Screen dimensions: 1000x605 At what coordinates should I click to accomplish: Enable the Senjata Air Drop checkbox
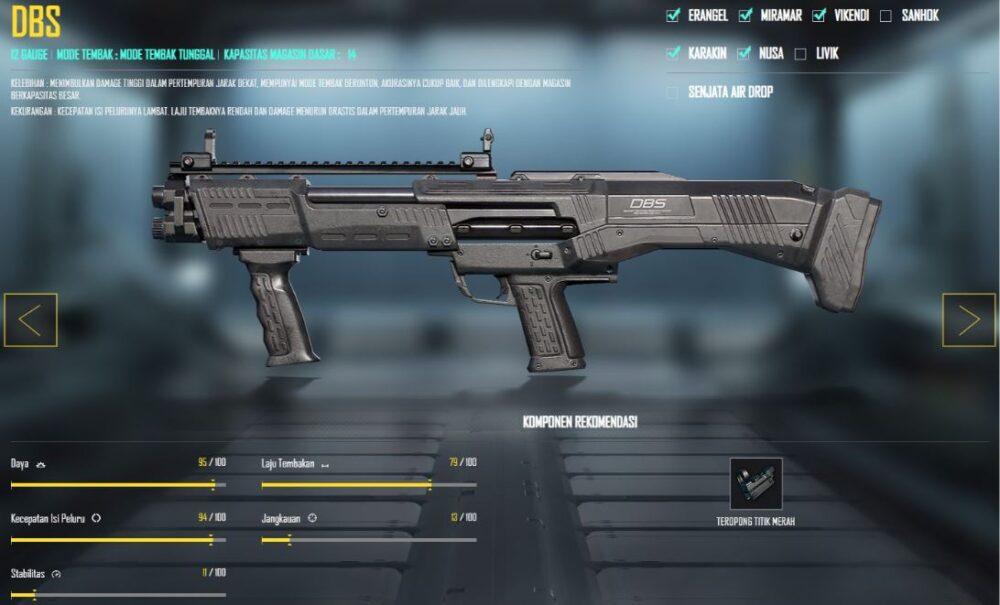pos(673,92)
